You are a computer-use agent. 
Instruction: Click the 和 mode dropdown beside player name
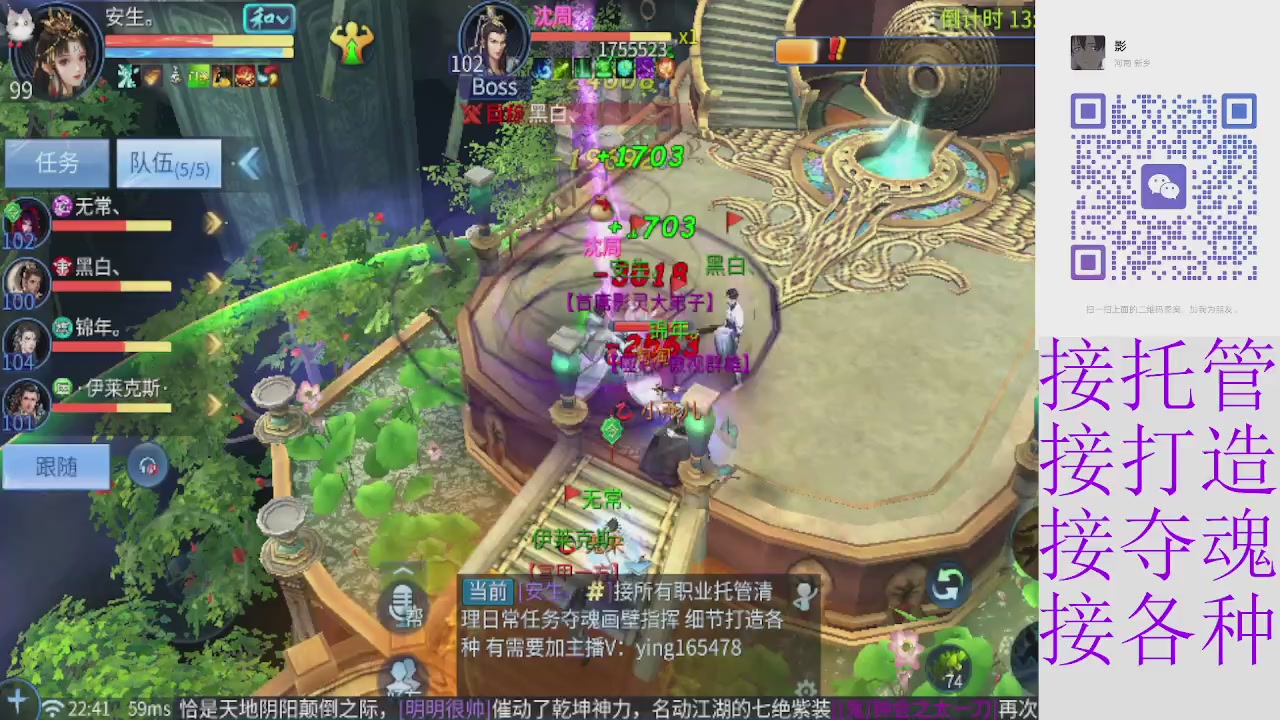(x=267, y=19)
